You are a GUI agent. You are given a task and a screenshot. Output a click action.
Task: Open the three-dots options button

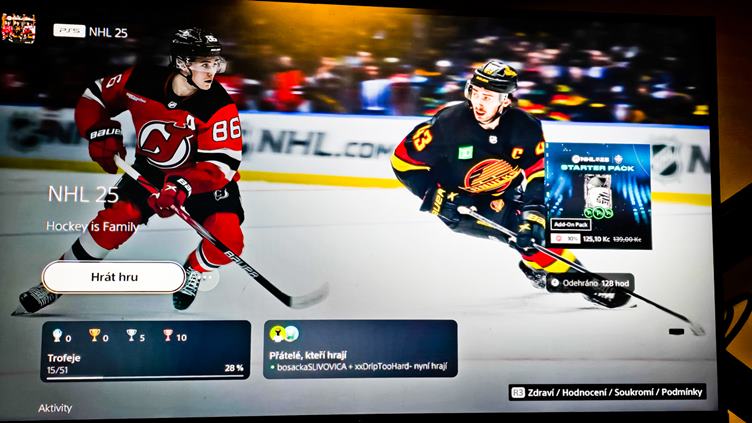(x=207, y=278)
